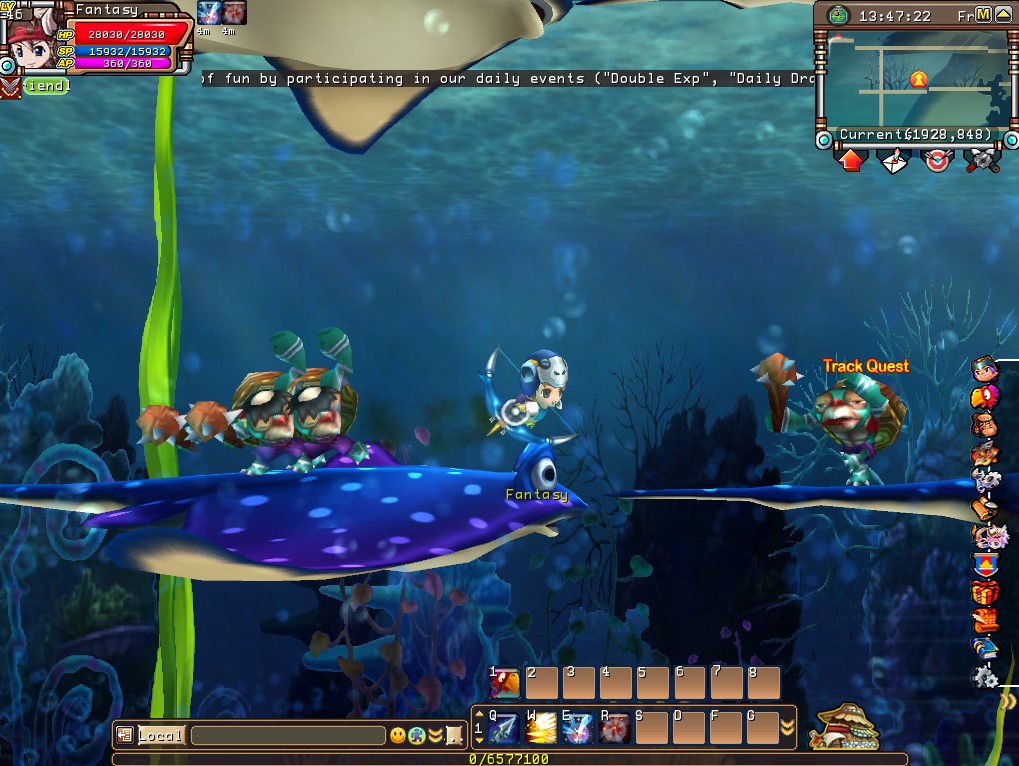
Task: Activate the W golden burst skill
Action: [x=541, y=726]
